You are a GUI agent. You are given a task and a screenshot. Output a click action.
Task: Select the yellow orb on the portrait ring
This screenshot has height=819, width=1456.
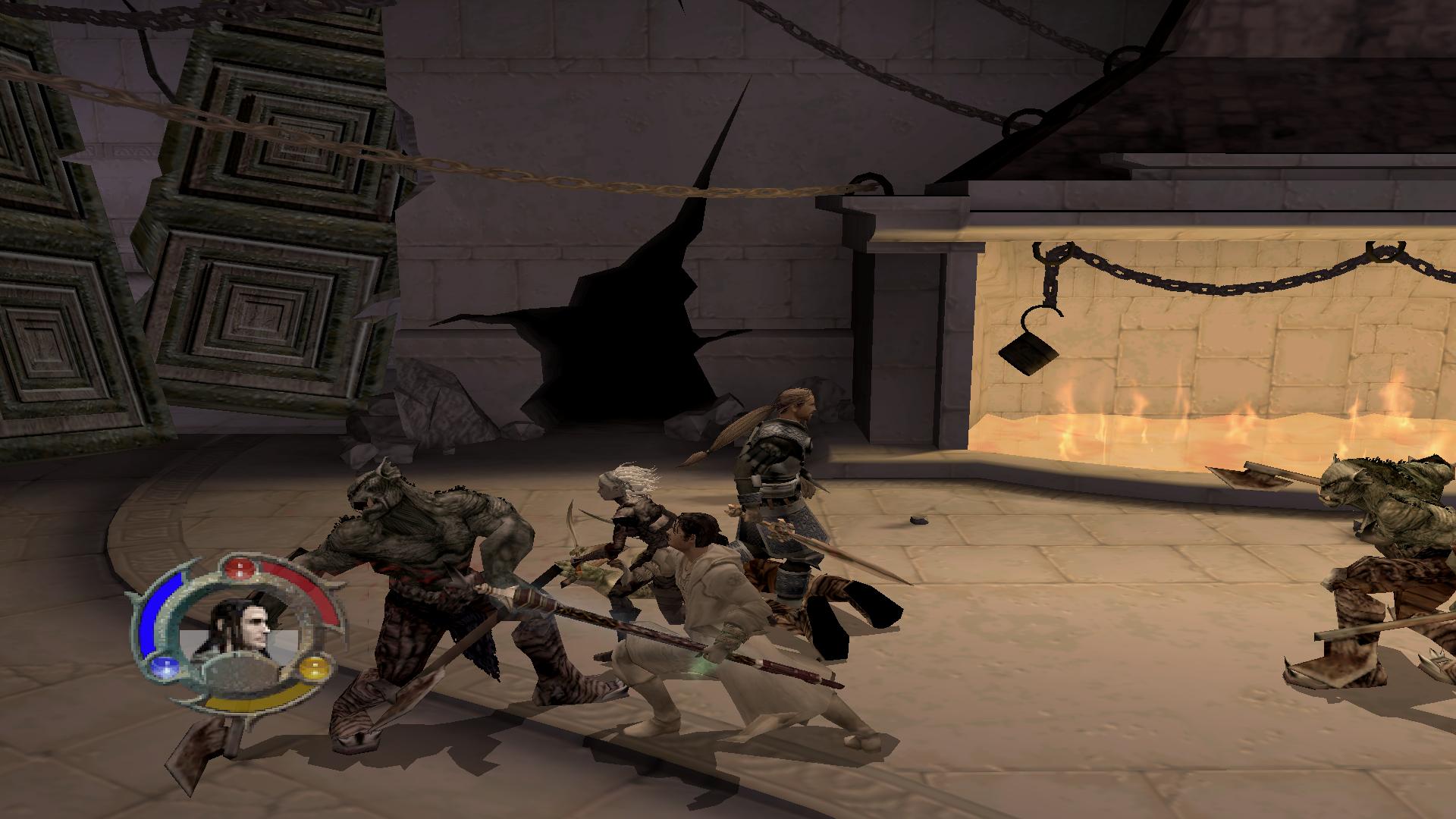(314, 669)
